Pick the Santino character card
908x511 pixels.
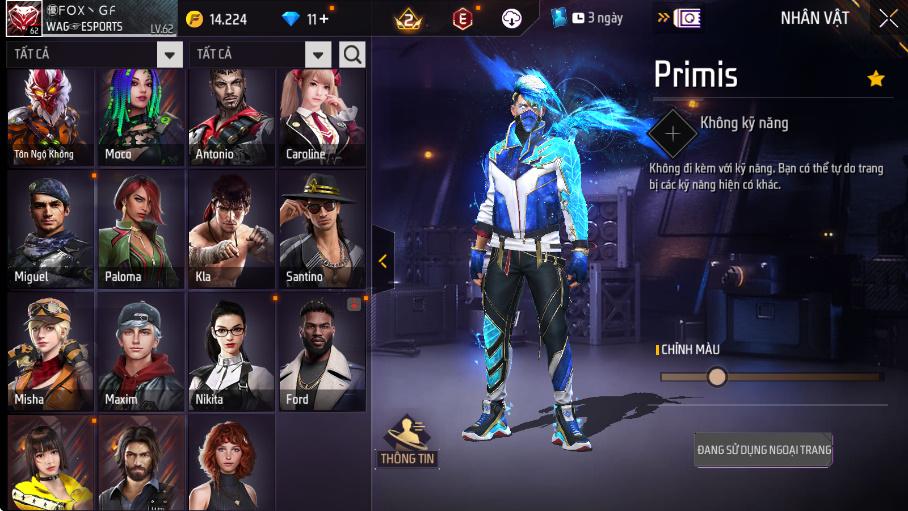pos(322,230)
